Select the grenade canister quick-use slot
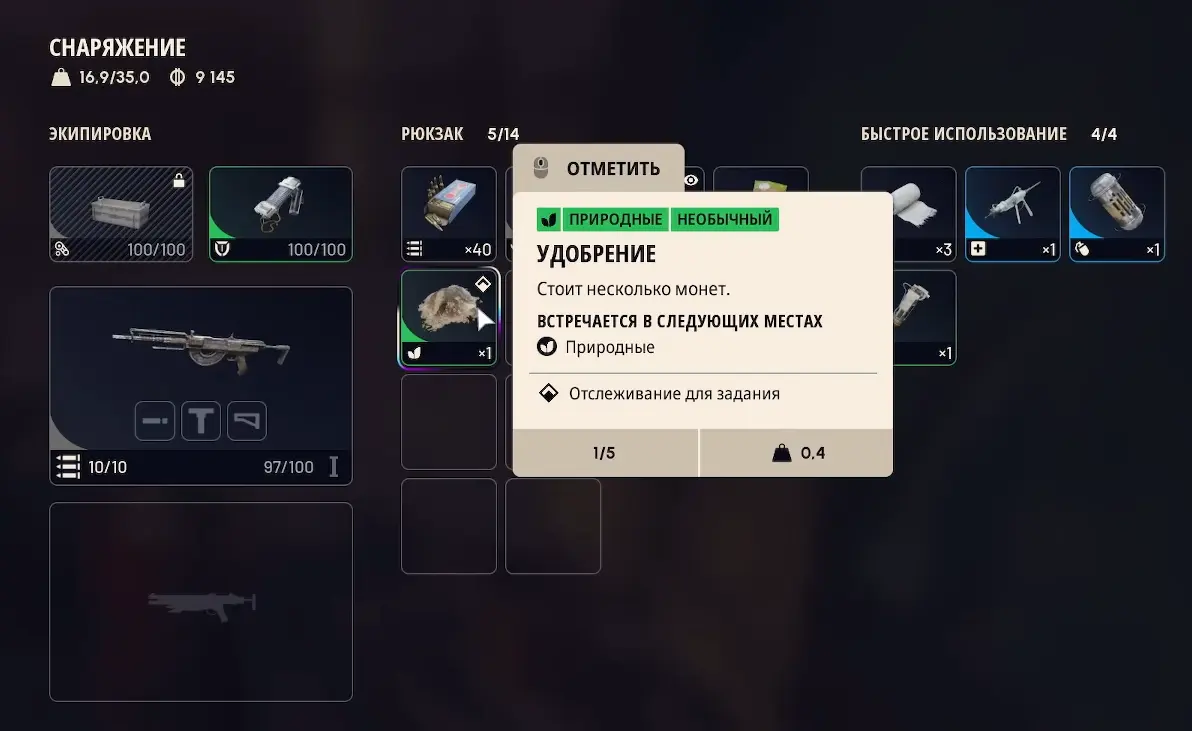 tap(1116, 214)
